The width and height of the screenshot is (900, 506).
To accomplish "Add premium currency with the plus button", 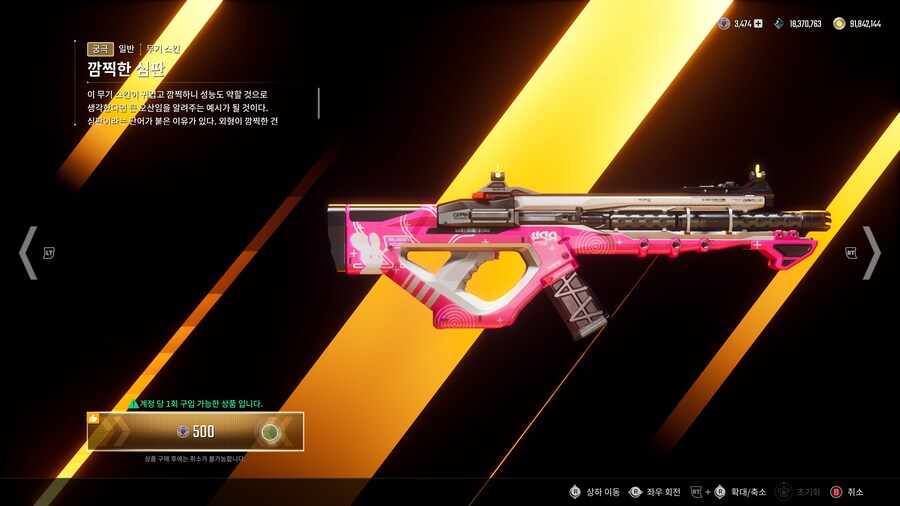I will (758, 23).
